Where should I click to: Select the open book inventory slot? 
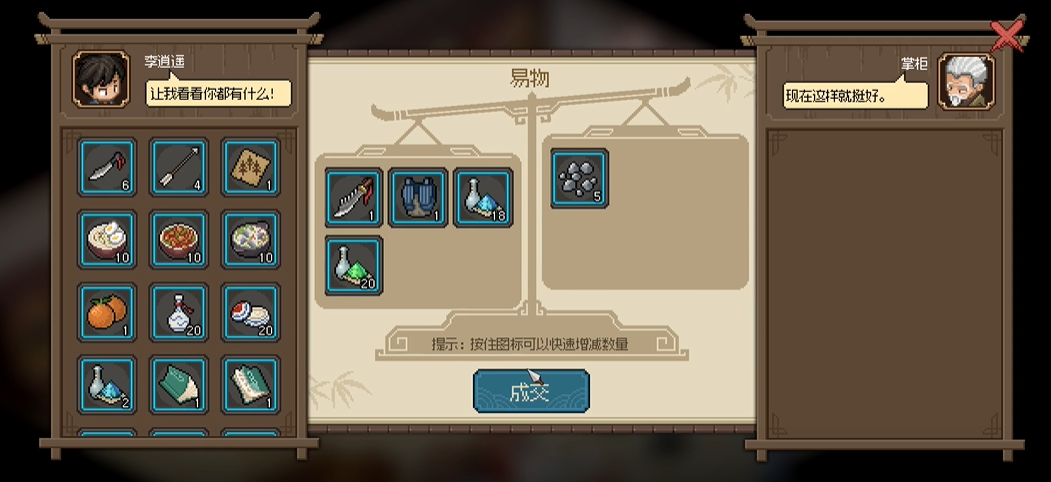(250, 385)
